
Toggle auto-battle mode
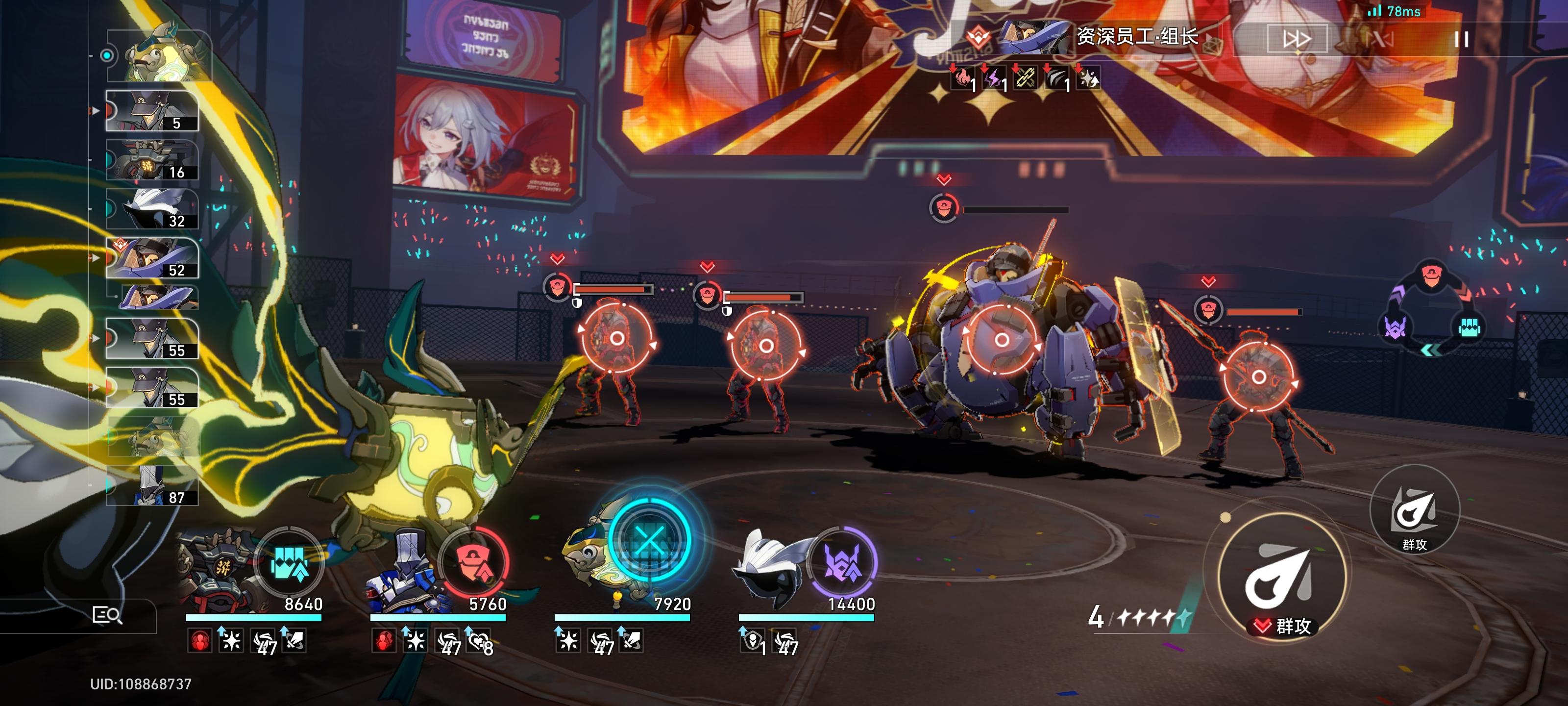(1380, 40)
